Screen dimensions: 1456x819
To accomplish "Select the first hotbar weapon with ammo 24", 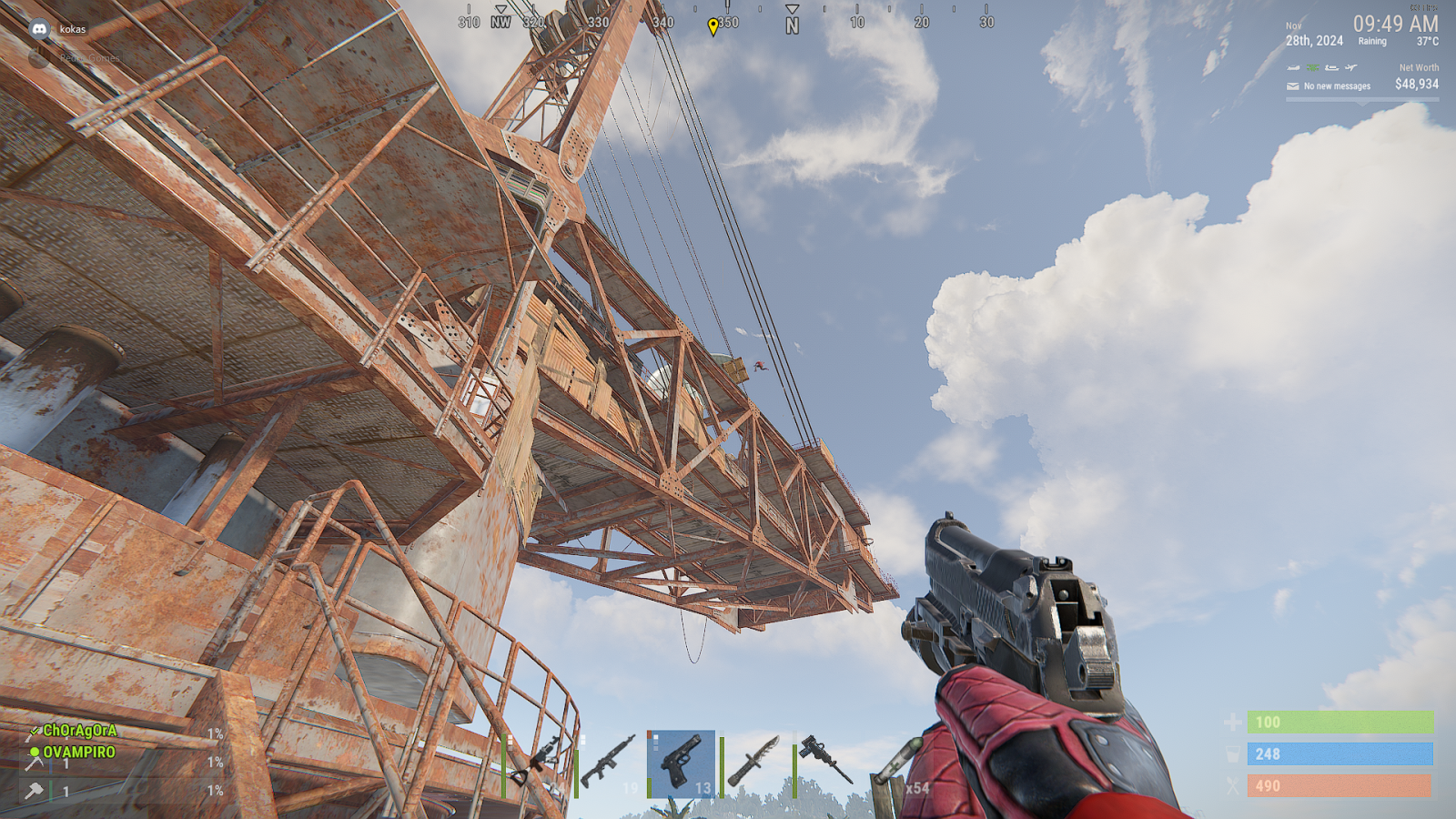I will [537, 763].
